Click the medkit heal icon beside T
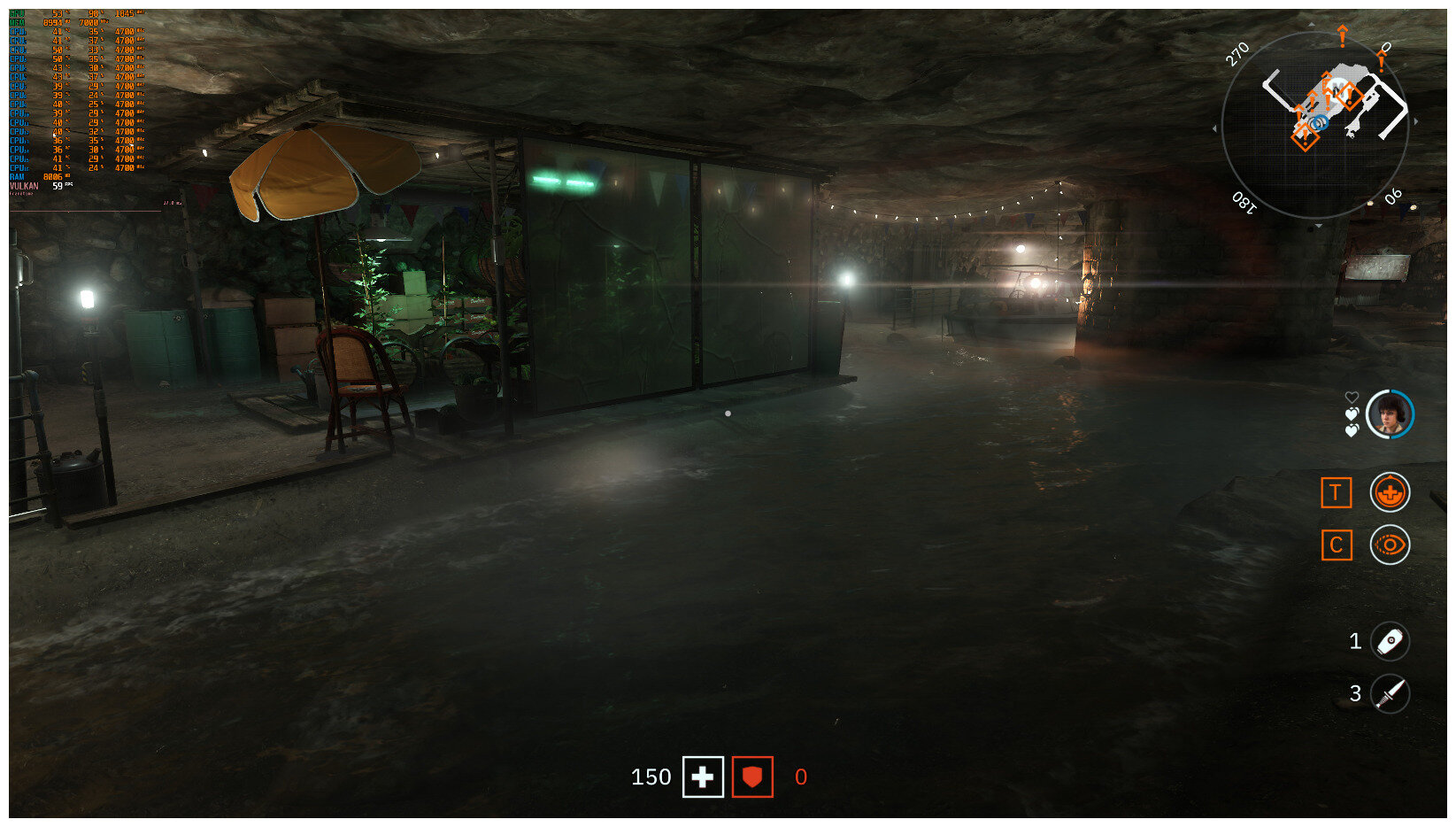Screen dimensions: 1456x827 click(1390, 494)
